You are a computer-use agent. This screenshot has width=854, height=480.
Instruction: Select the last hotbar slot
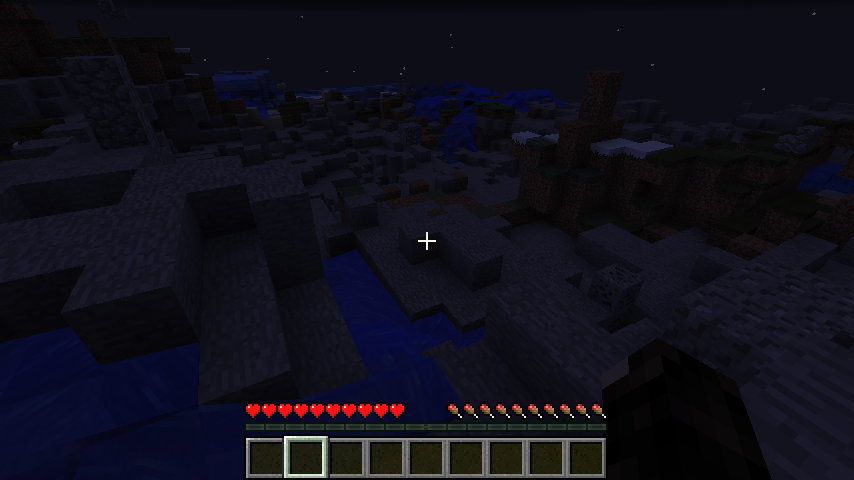586,457
